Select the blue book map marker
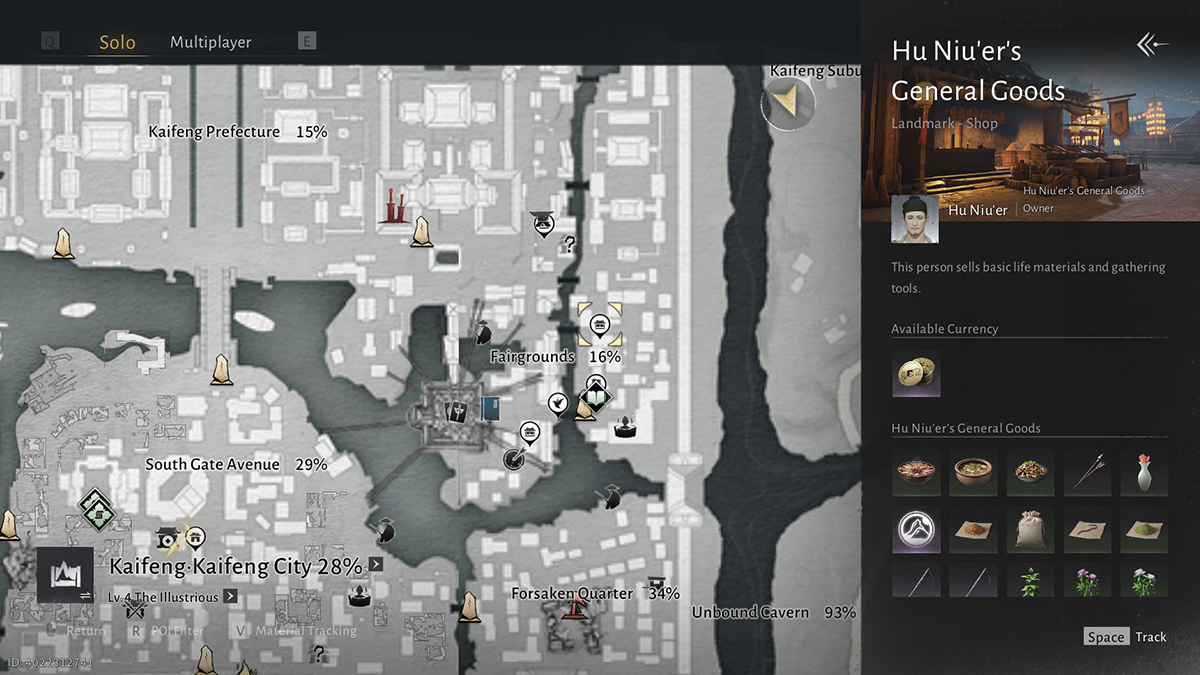 click(490, 408)
